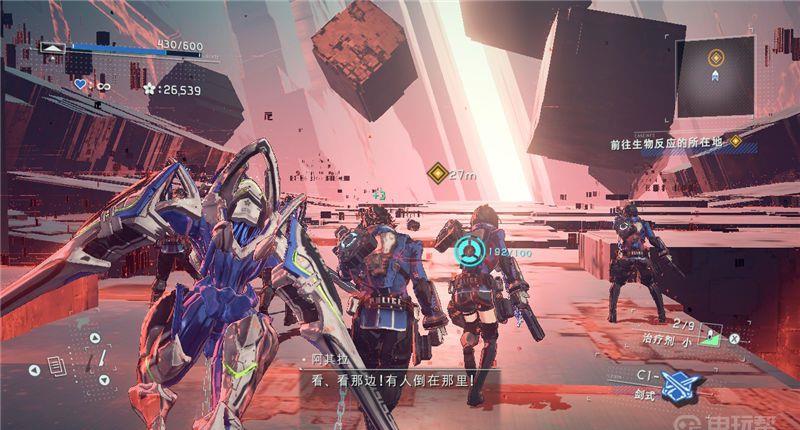Click the 27m objective waypoint marker
Viewport: 800px width, 430px height.
coord(436,174)
